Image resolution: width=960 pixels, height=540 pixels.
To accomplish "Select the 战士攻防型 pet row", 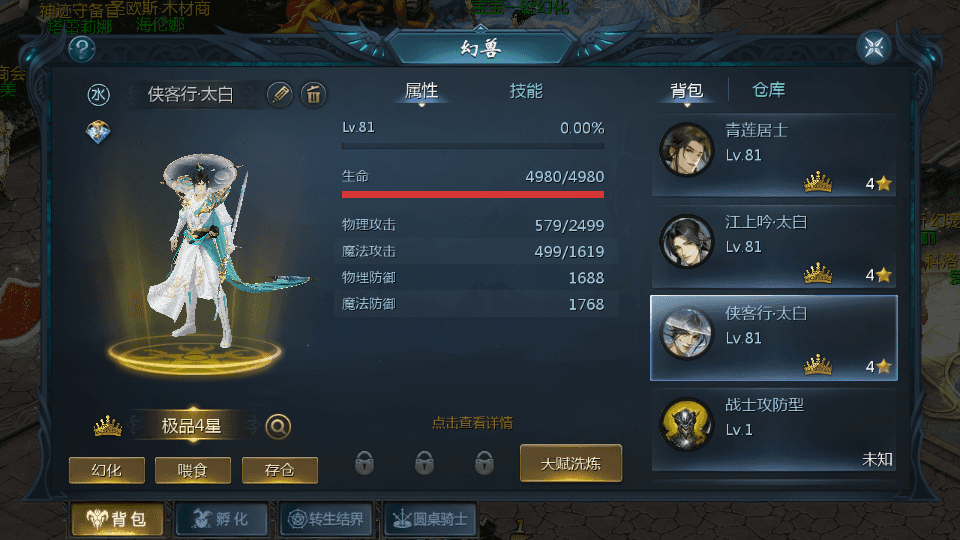I will [x=773, y=430].
